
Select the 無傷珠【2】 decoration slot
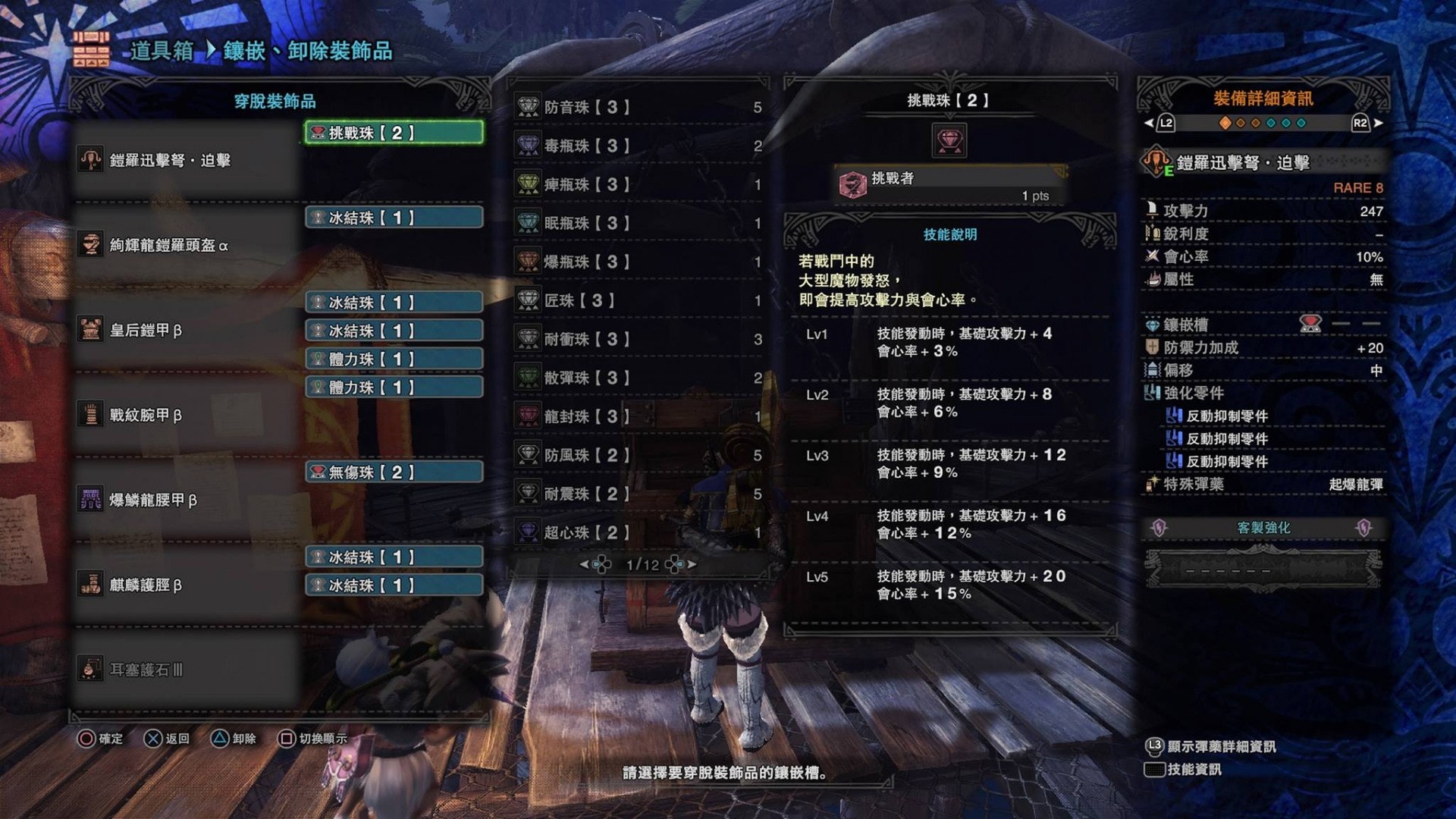pos(394,472)
